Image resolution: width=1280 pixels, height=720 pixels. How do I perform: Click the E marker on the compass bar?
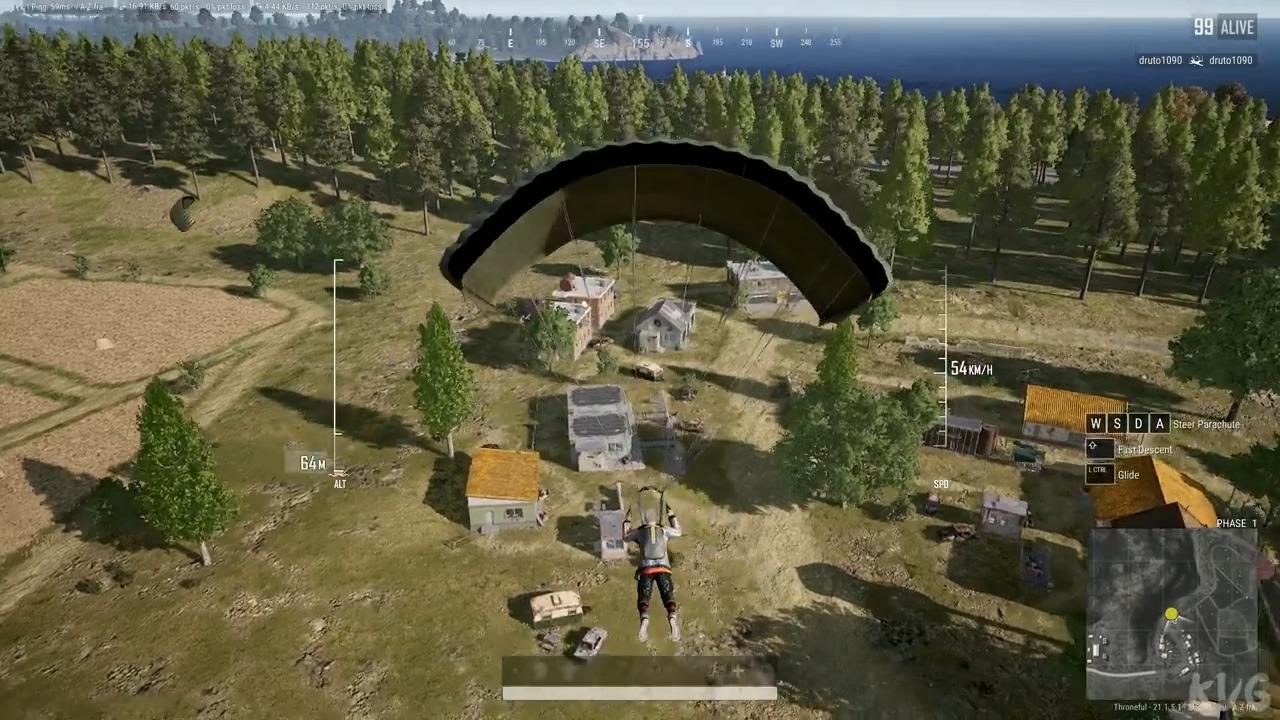click(510, 41)
